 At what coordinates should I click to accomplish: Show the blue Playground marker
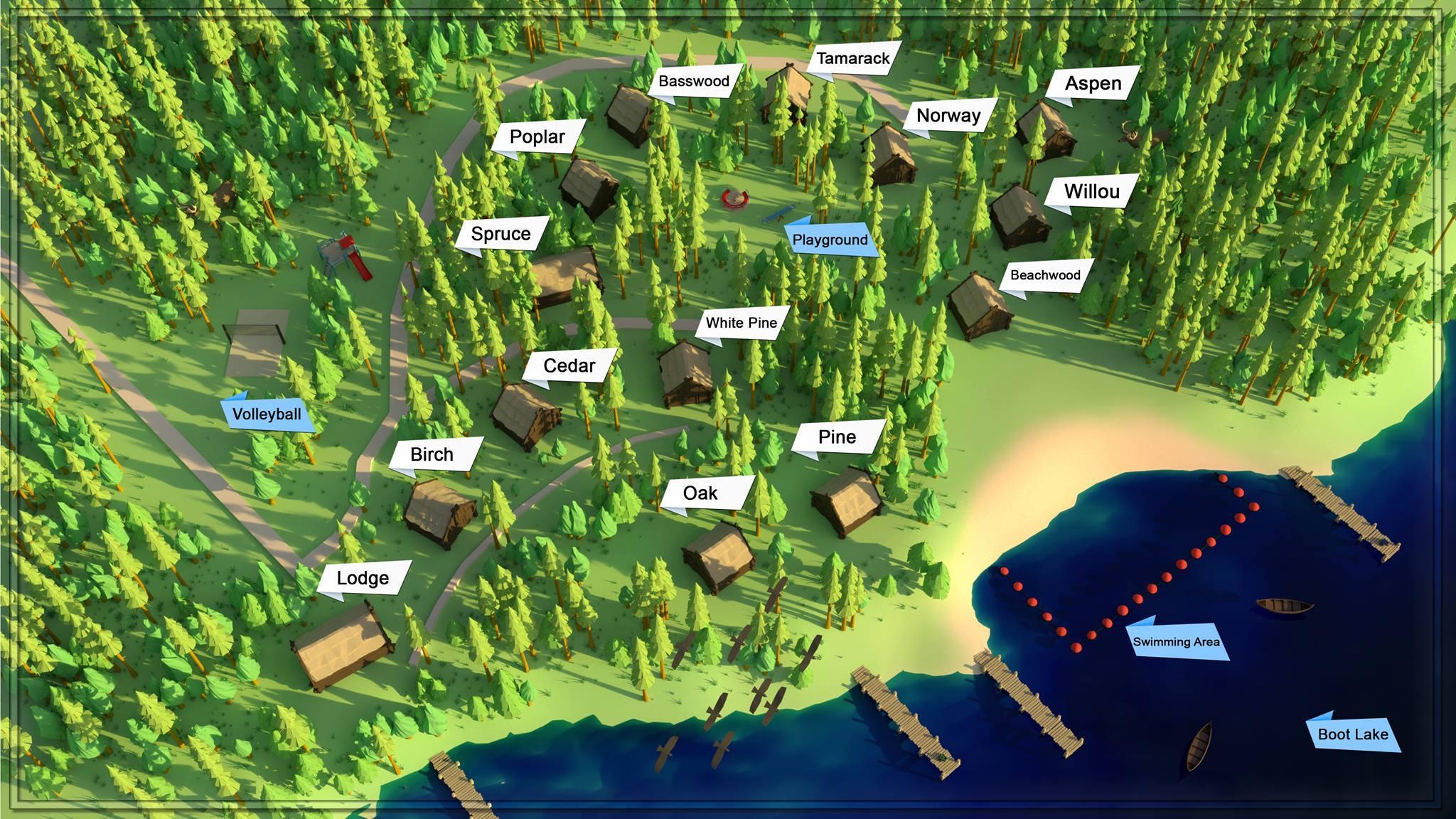tap(830, 240)
